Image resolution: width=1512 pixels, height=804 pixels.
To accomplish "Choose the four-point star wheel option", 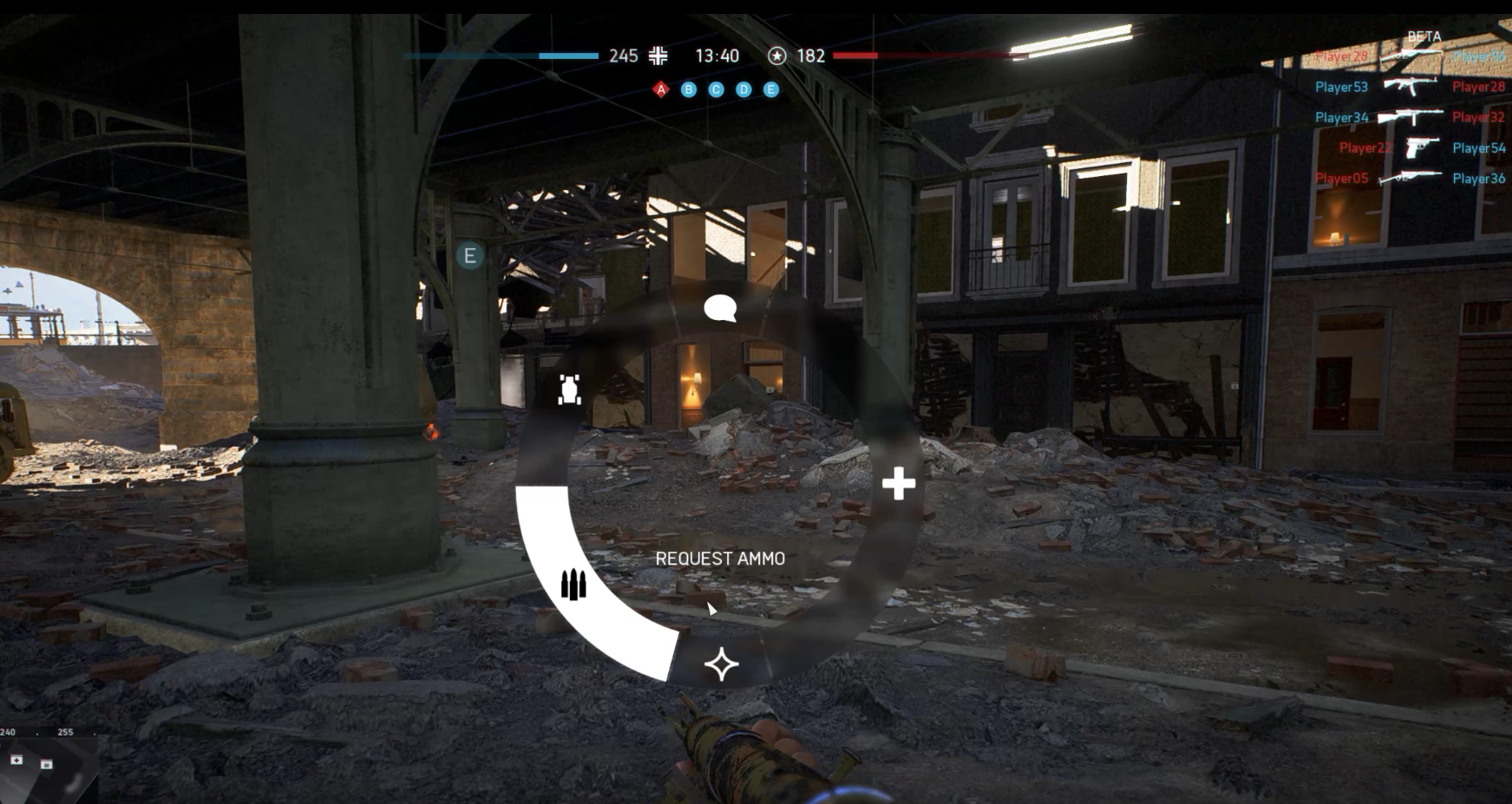I will [721, 664].
